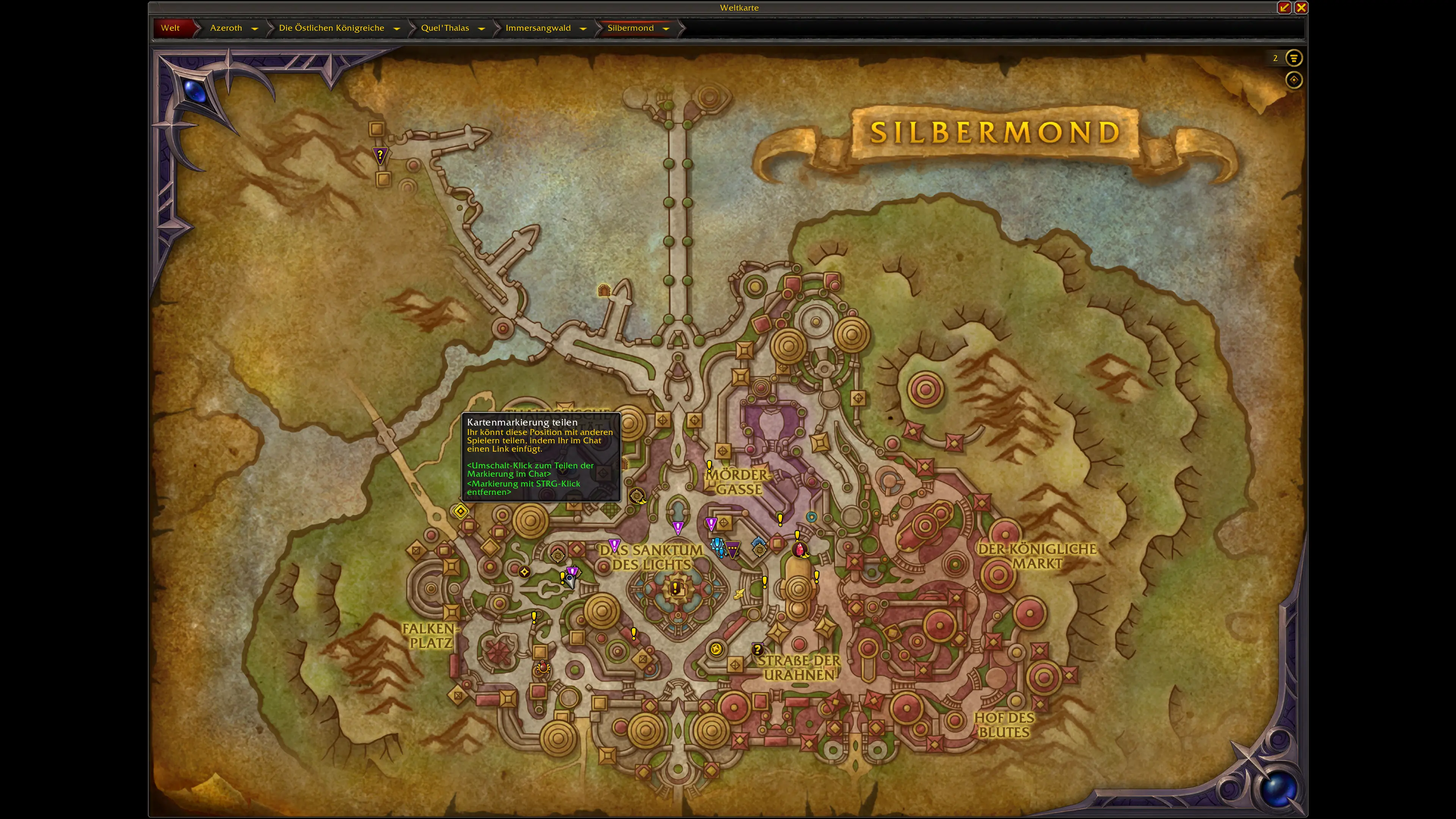
Task: Select the red crystal marker on the map
Action: pos(799,549)
